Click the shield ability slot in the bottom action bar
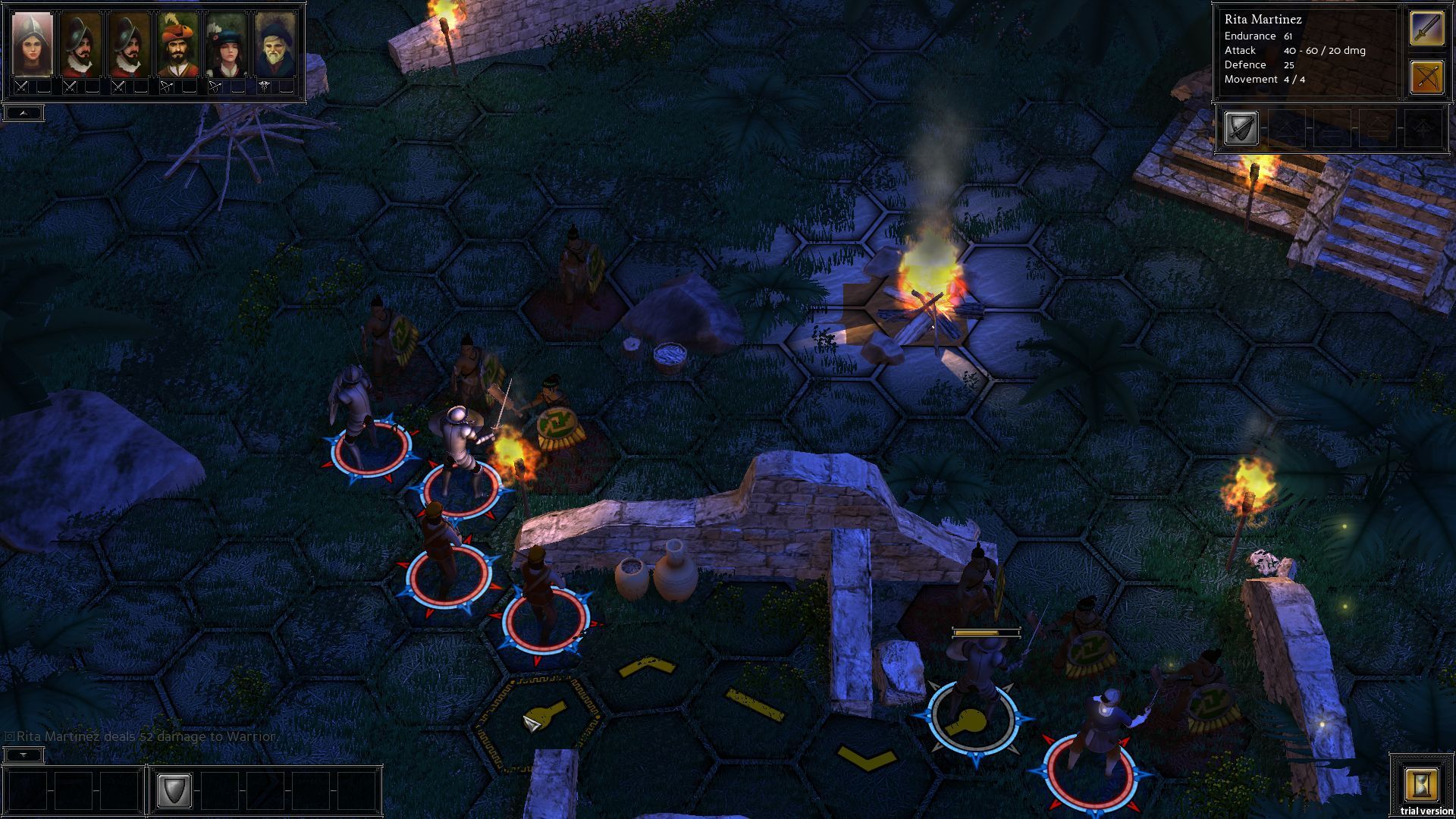 pyautogui.click(x=174, y=790)
